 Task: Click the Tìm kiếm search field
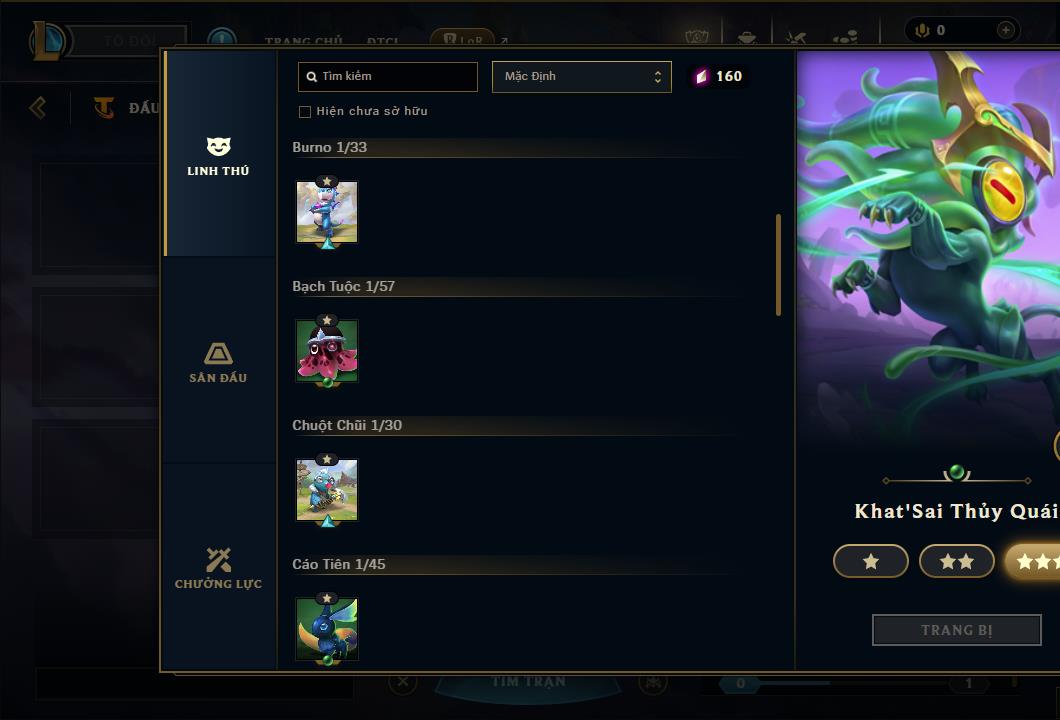click(388, 77)
